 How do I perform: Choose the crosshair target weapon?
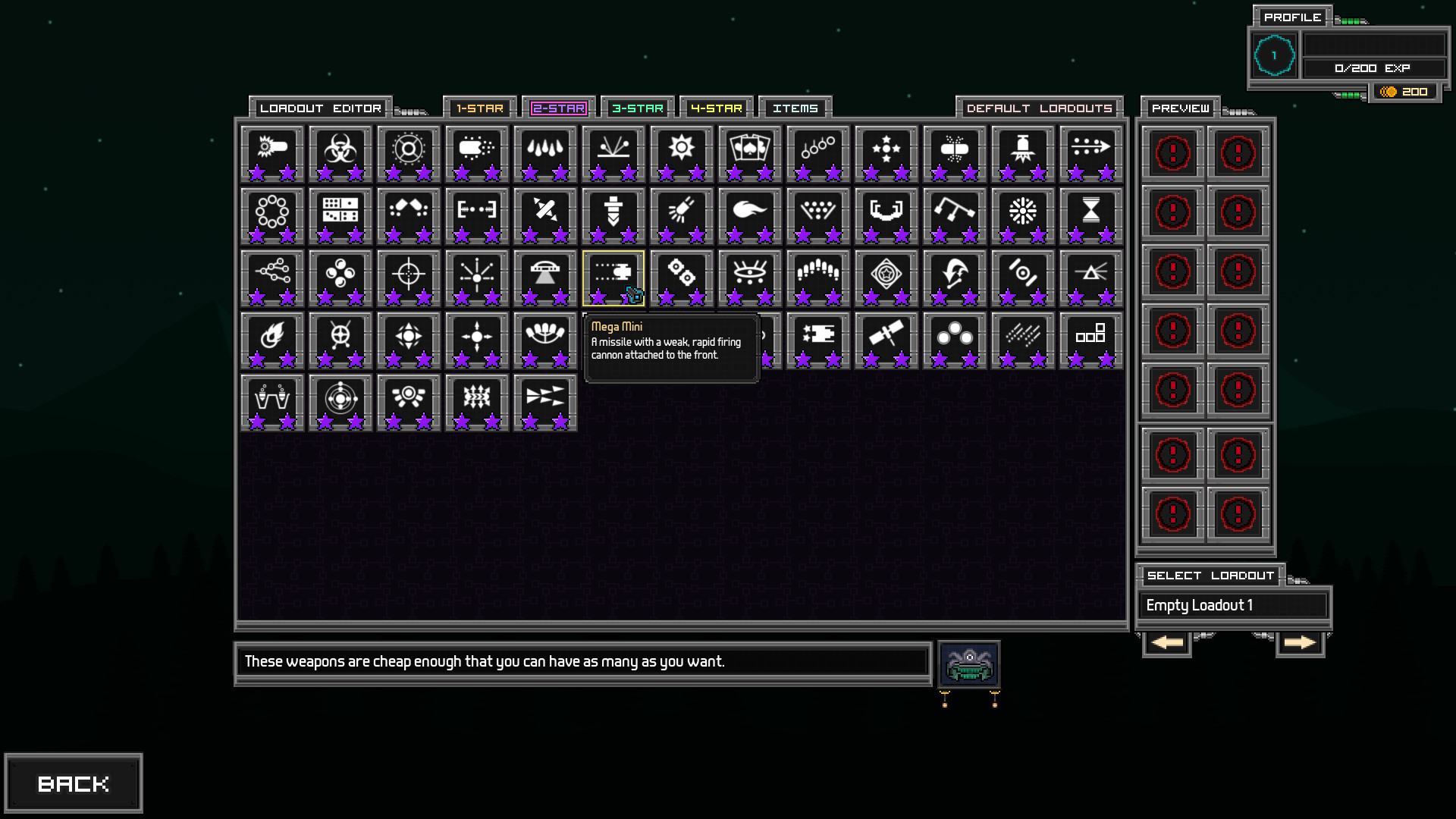pos(409,278)
